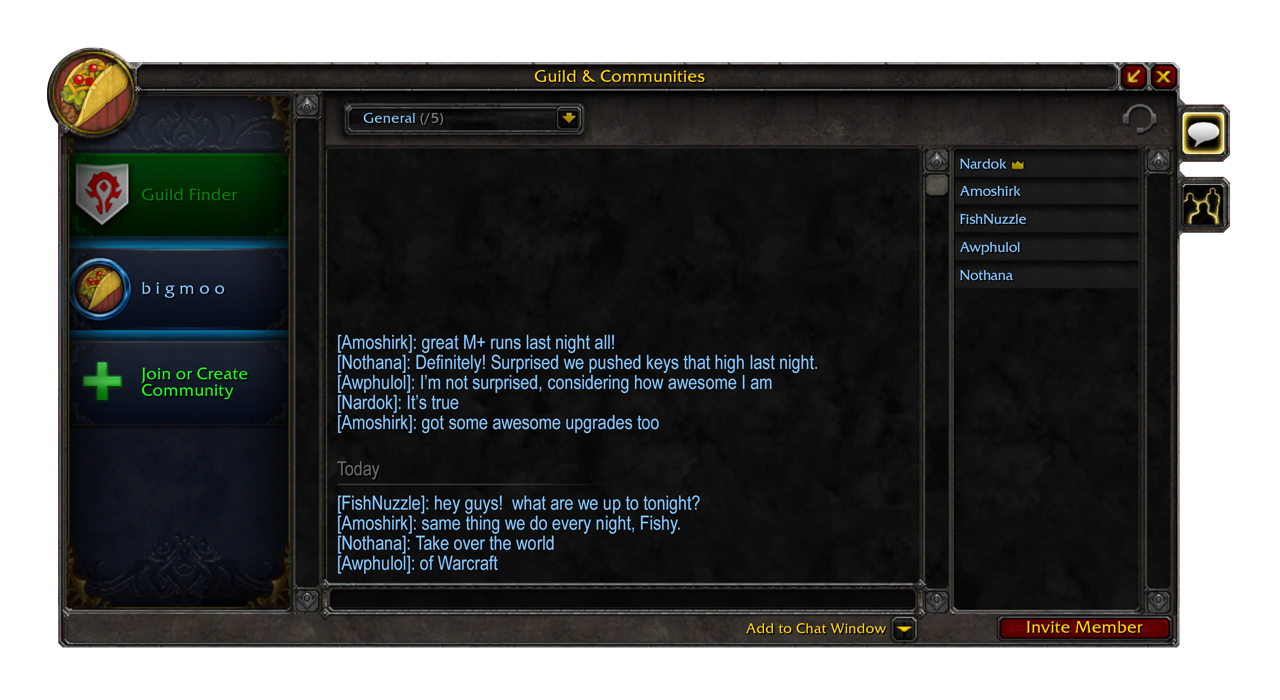Open the General channel dropdown
This screenshot has height=700, width=1280.
click(568, 118)
